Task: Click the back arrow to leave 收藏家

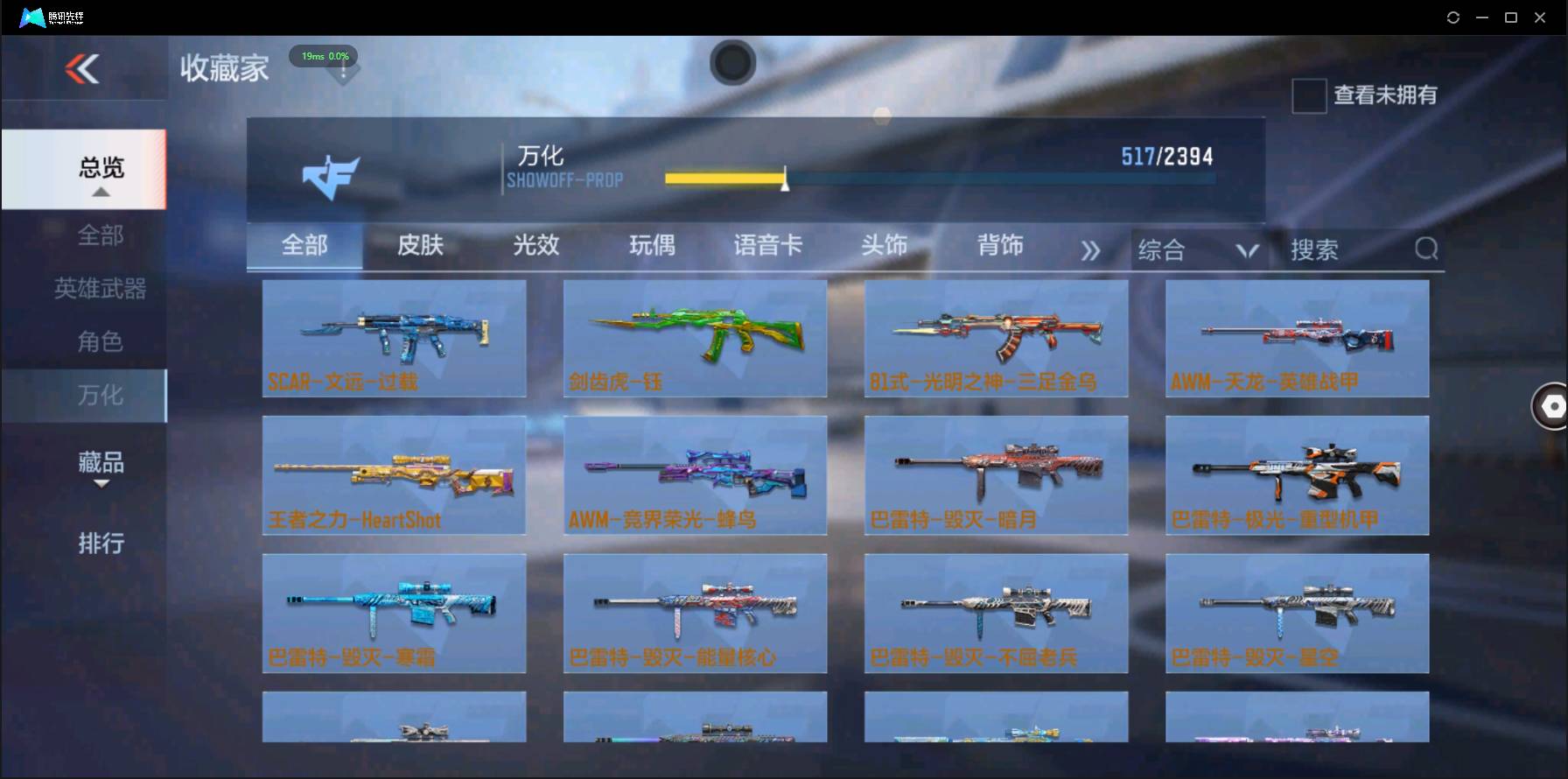Action: coord(80,68)
